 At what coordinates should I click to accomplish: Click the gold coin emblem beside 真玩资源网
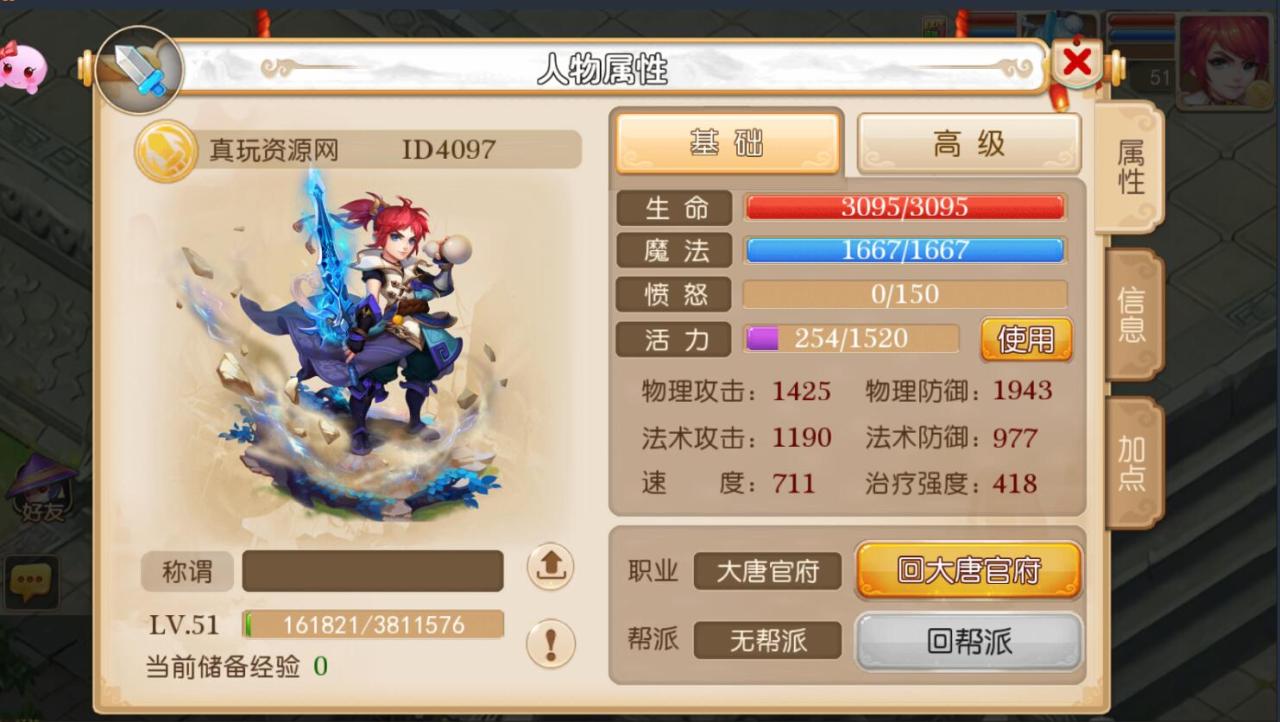[168, 148]
